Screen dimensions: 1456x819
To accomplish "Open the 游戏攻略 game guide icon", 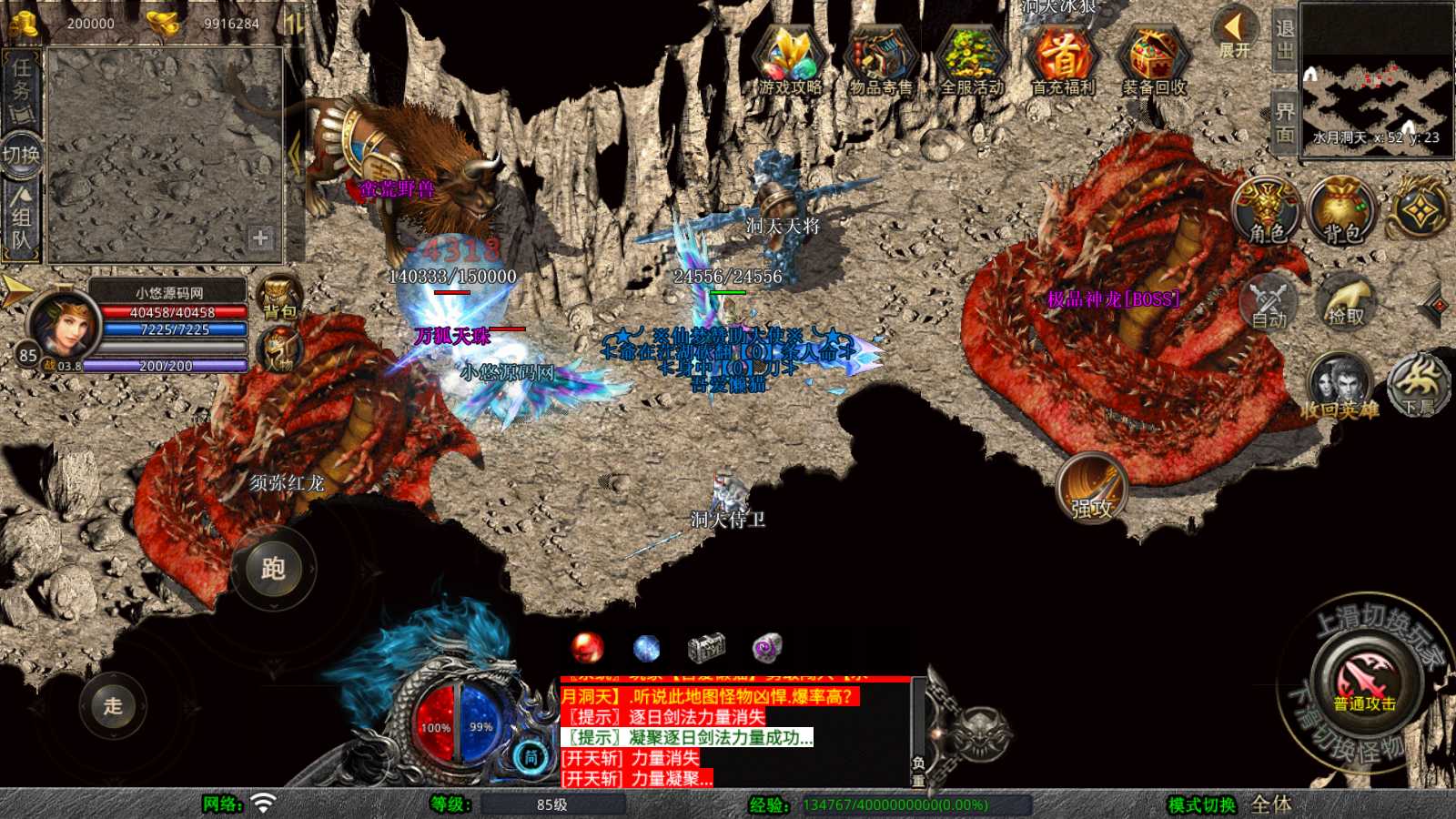I will [790, 62].
